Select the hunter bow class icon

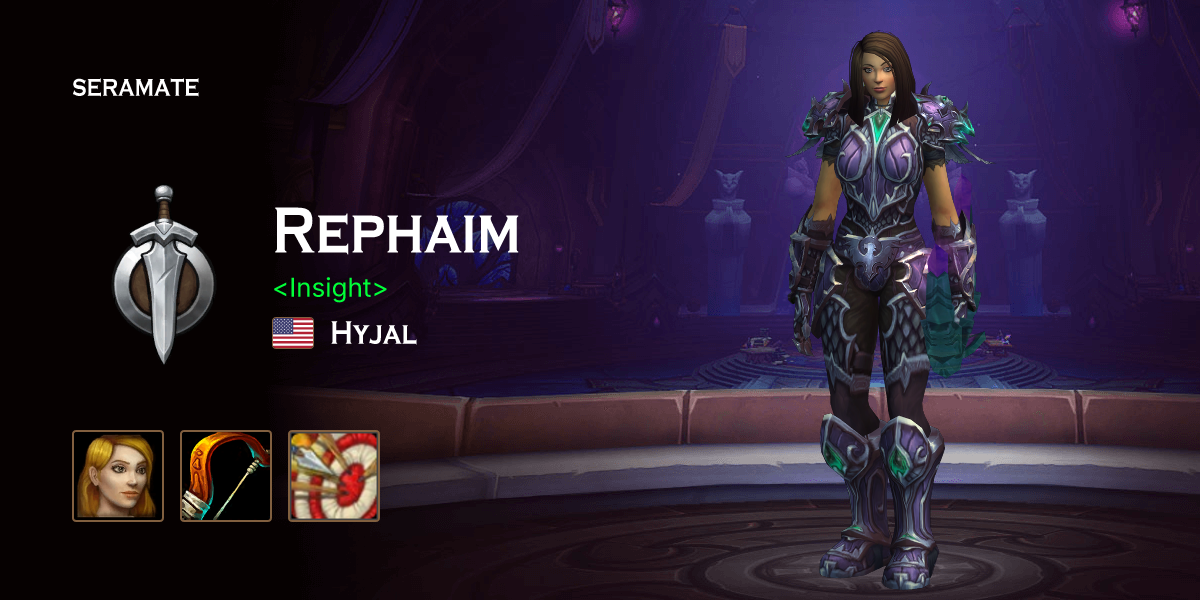[x=226, y=476]
